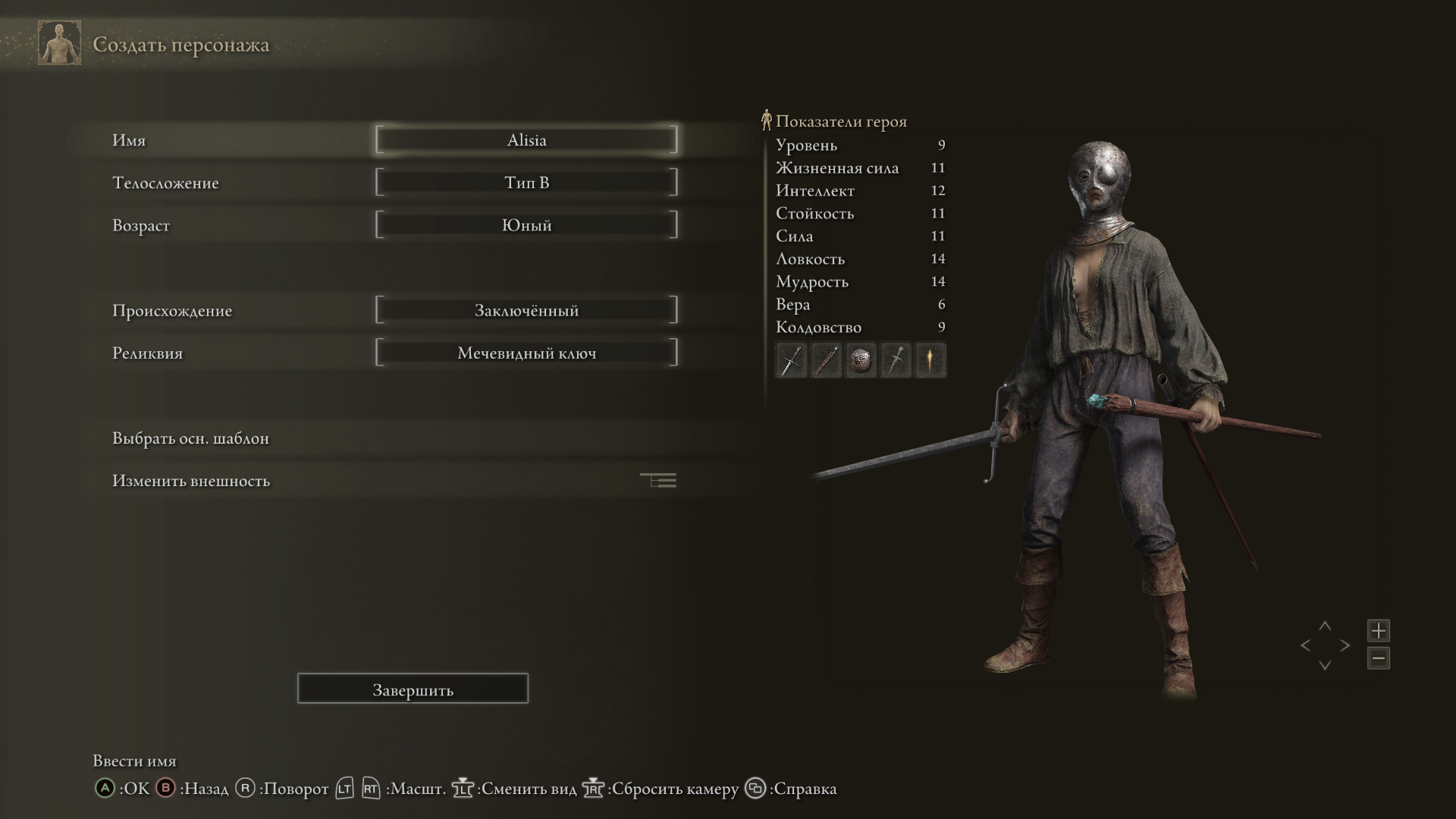The height and width of the screenshot is (819, 1456).
Task: Rotate camera with the right arrow
Action: [1345, 645]
